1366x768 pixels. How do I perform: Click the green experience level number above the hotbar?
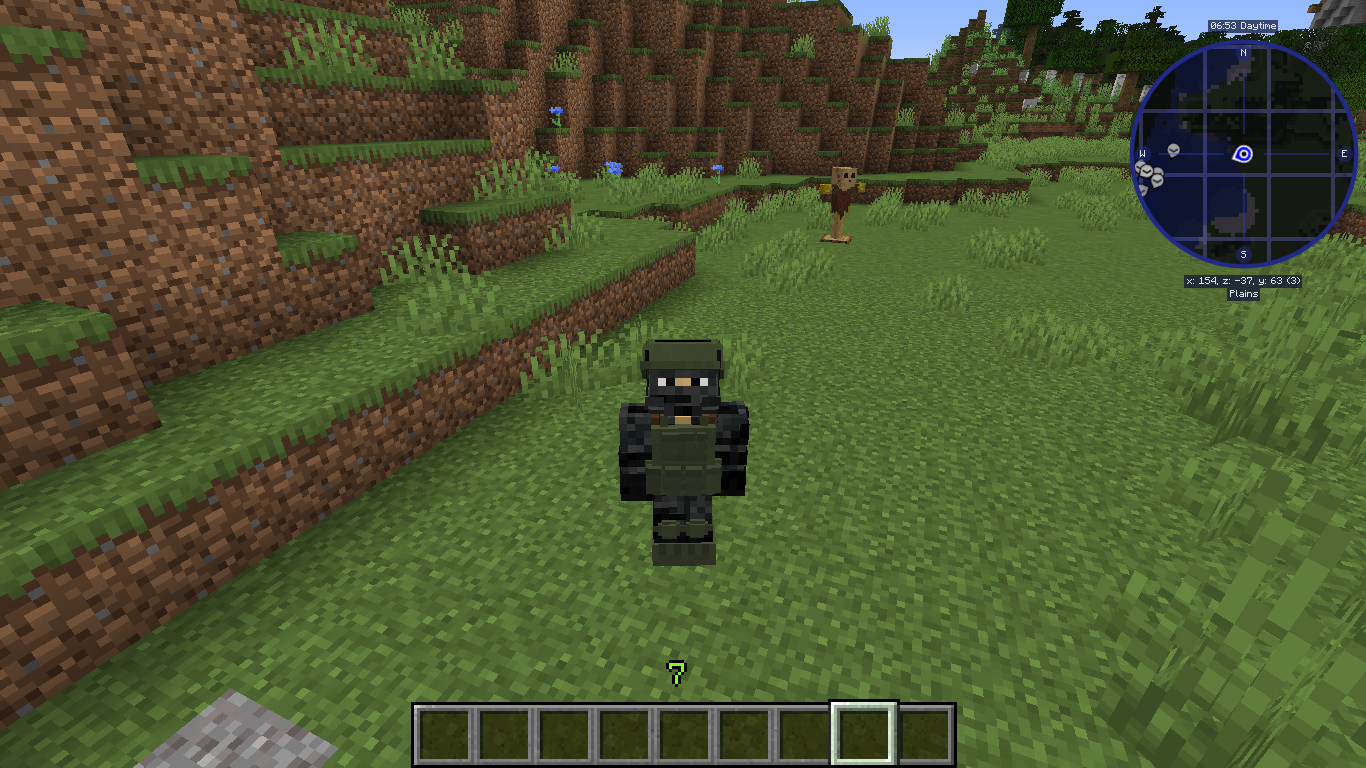[x=676, y=671]
